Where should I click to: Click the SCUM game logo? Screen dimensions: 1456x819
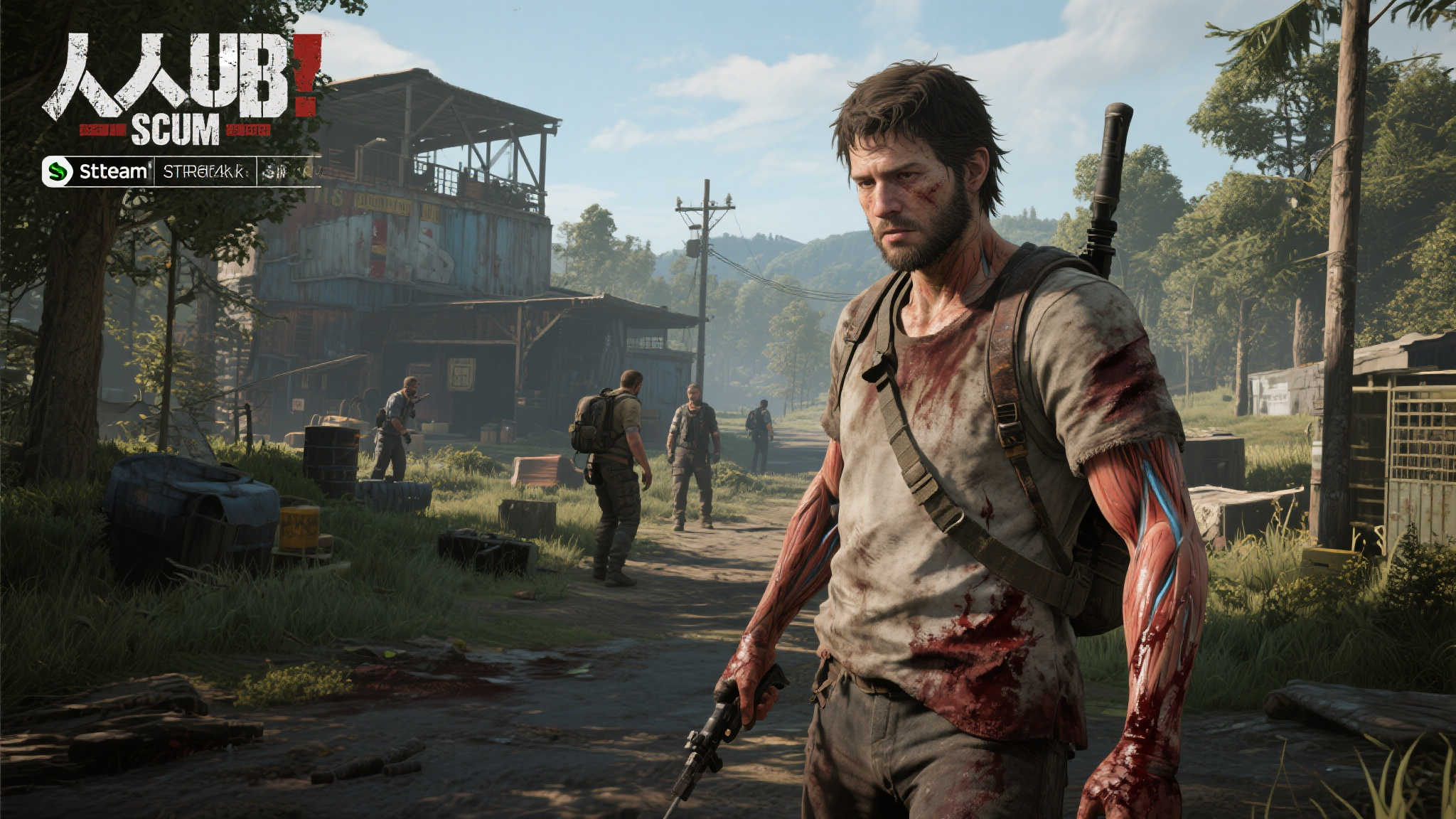coord(175,130)
